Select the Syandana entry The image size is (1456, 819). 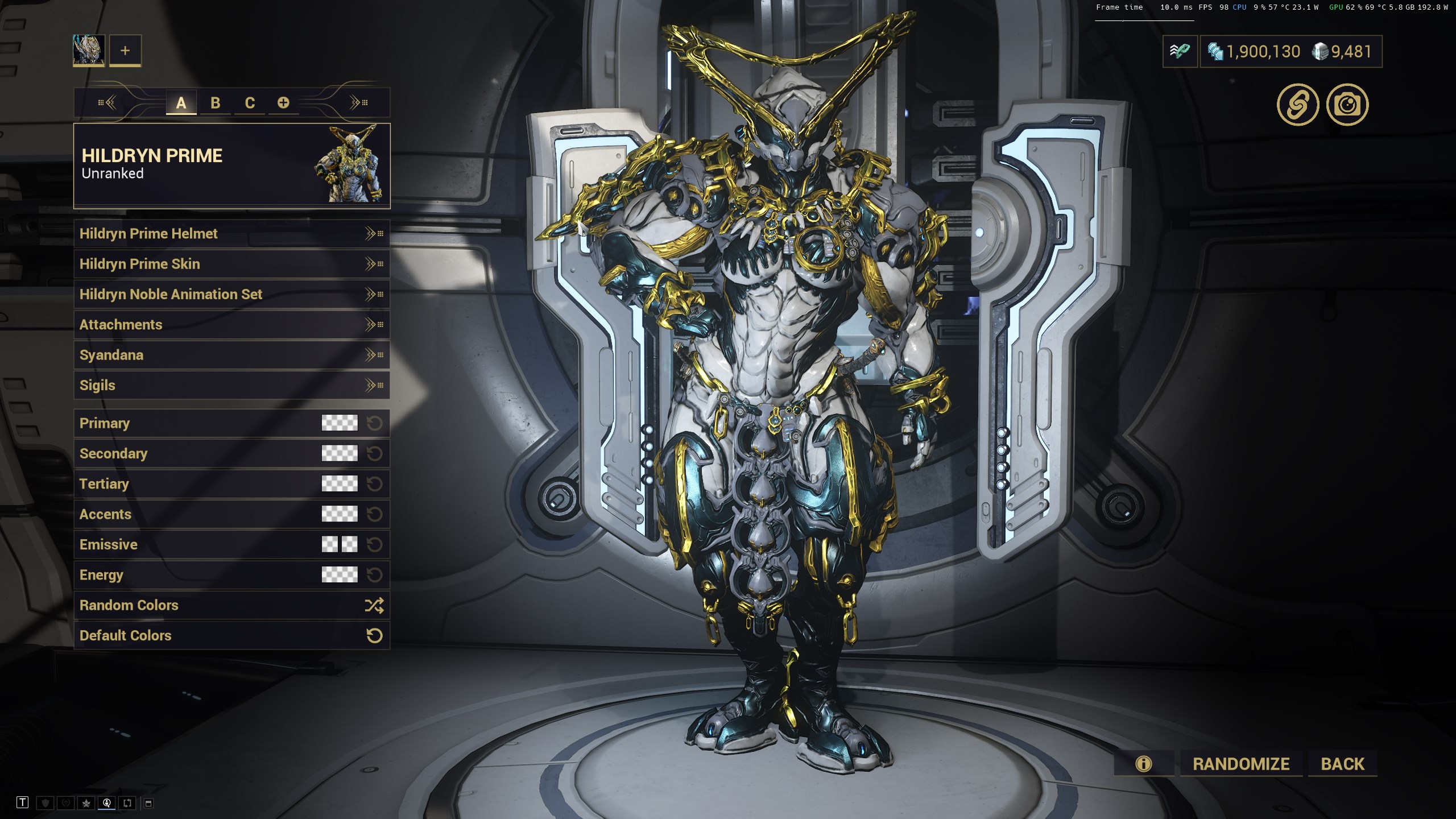coord(231,355)
